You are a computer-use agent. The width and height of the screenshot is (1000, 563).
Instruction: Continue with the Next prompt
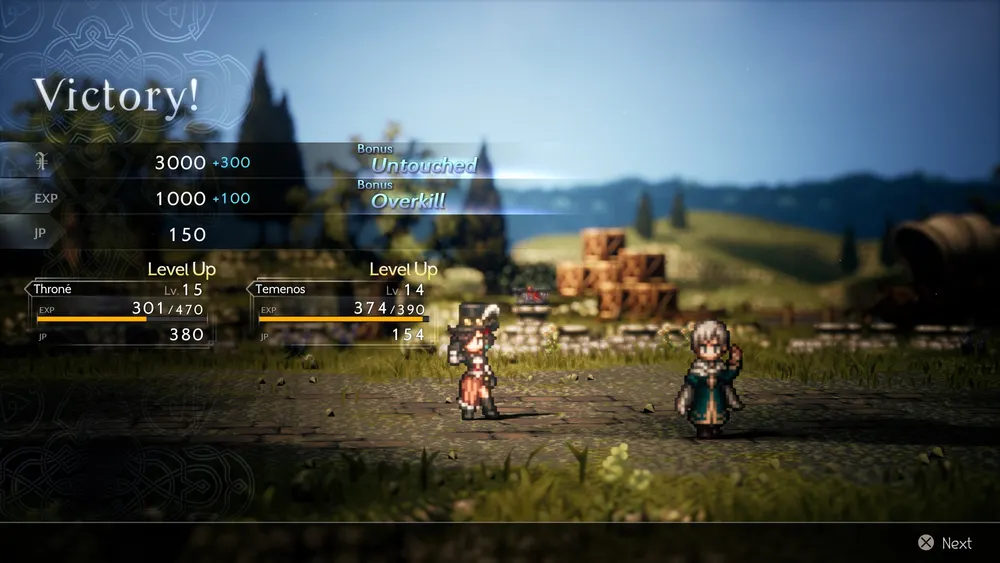coord(945,543)
